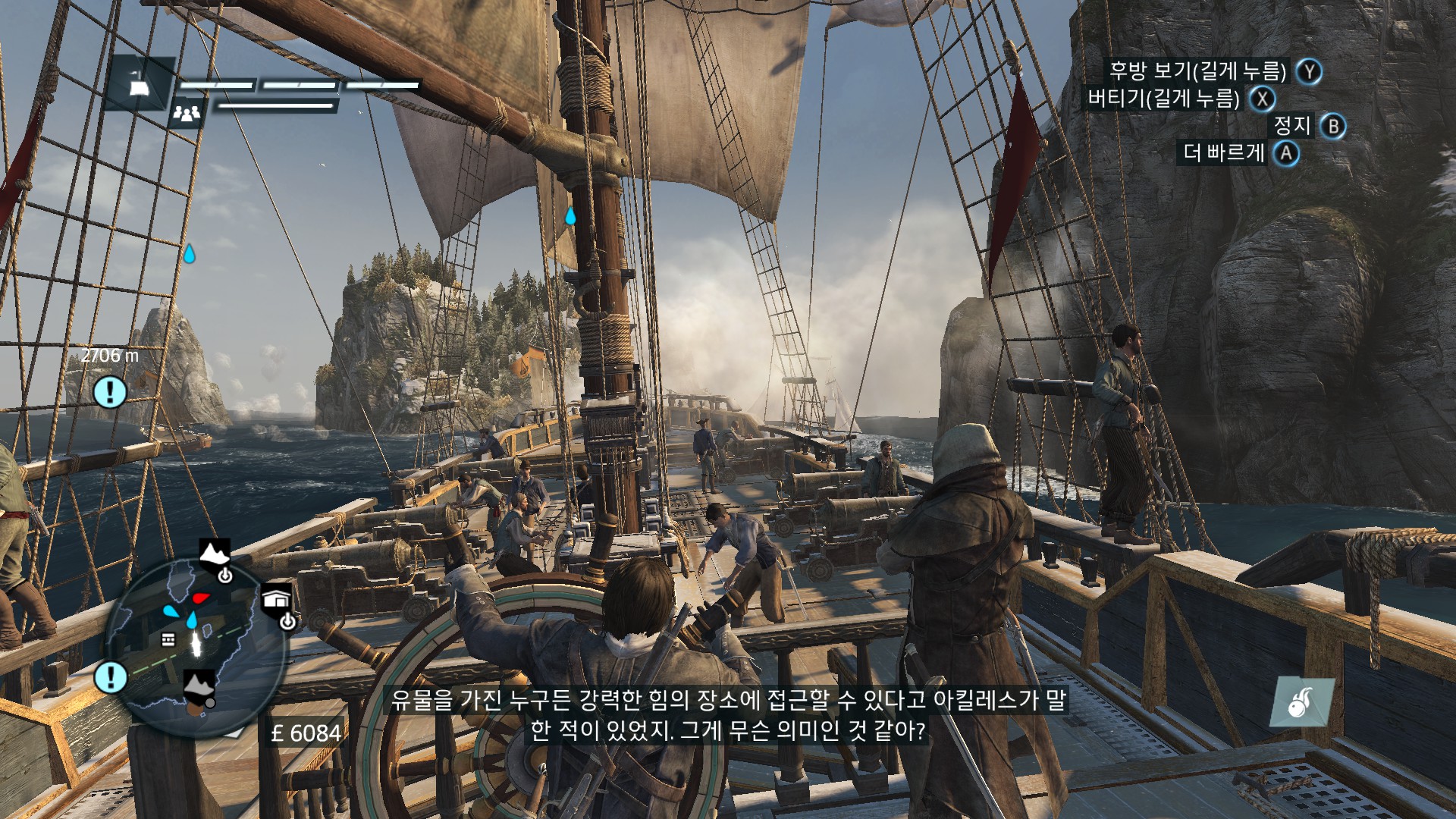Screen dimensions: 1456x819
Task: Click the red enemy marker on the minimap
Action: tap(200, 598)
